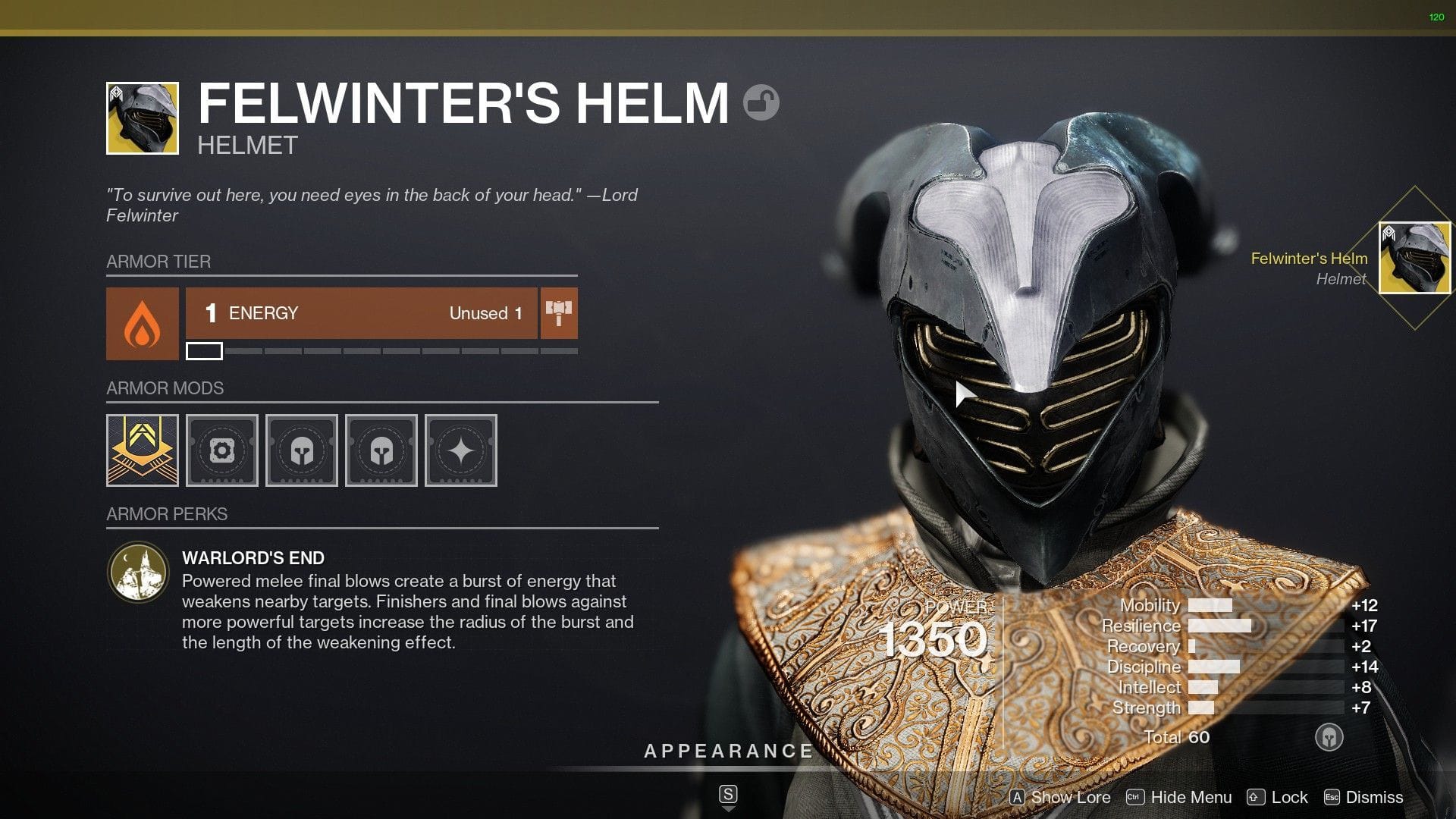The image size is (1456, 819).
Task: Click the first helmet mod slot icon
Action: [301, 450]
